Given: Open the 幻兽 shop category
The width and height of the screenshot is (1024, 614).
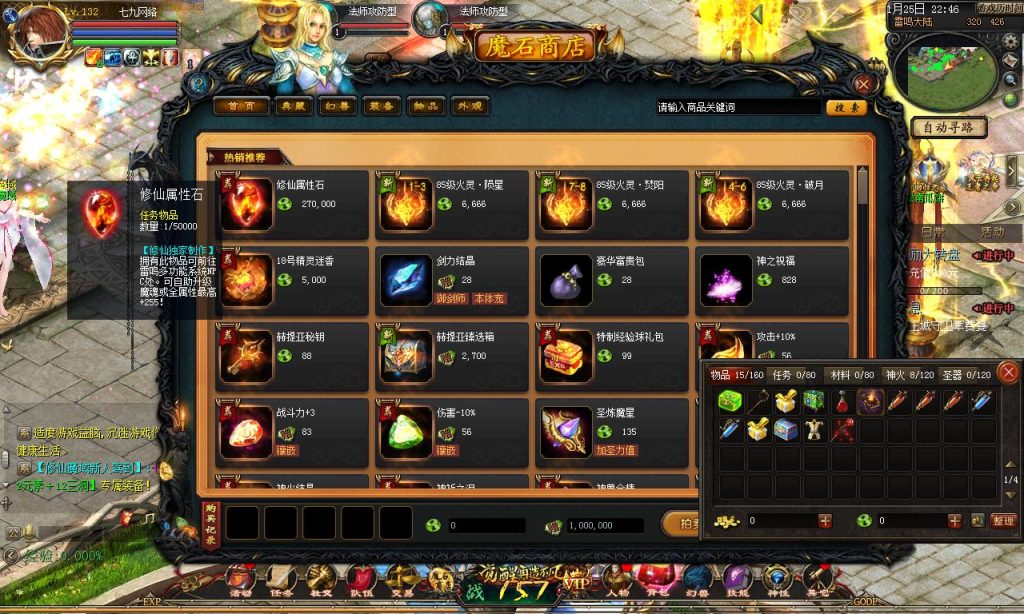Looking at the screenshot, I should pyautogui.click(x=340, y=106).
